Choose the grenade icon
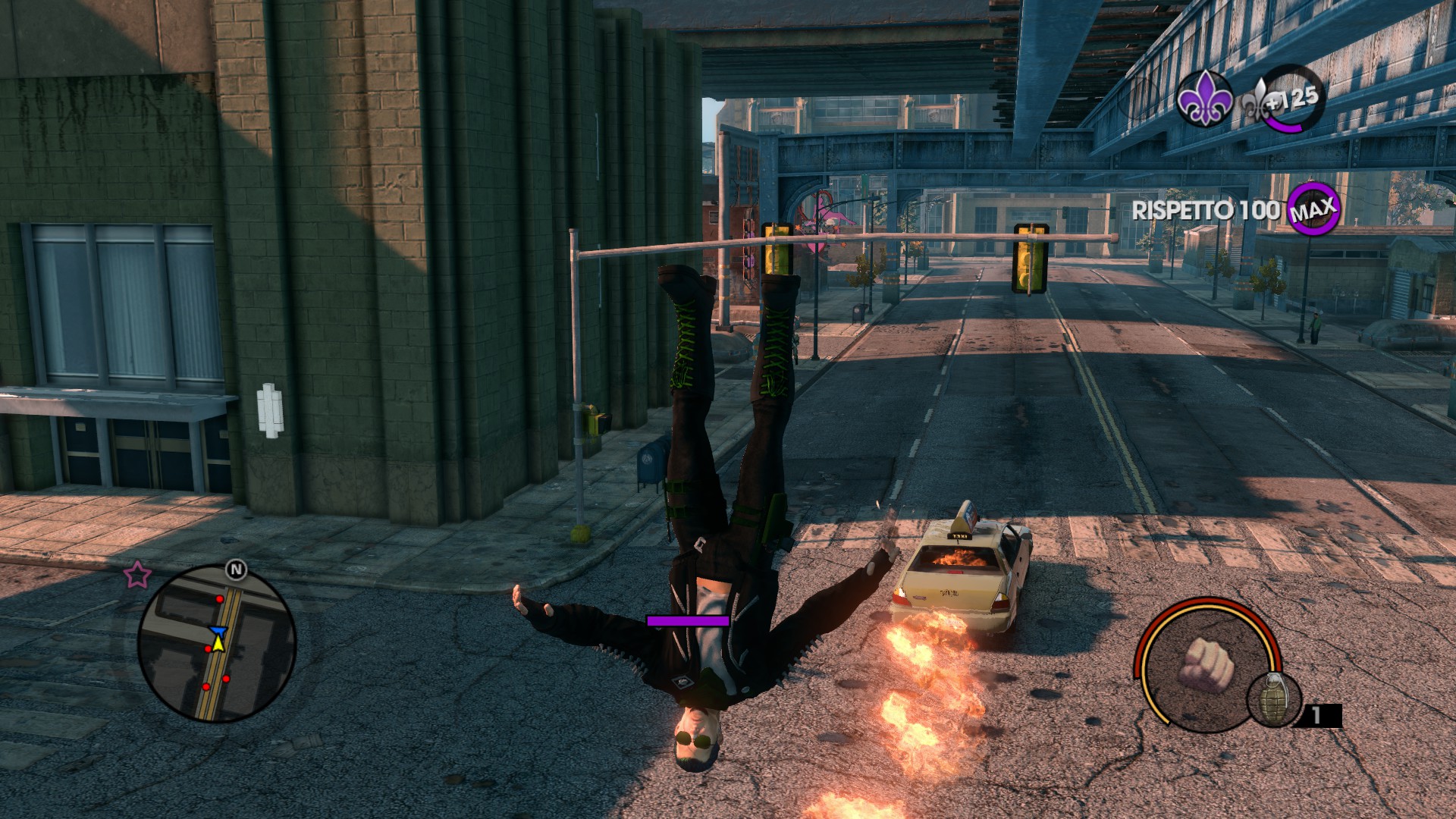Image resolution: width=1456 pixels, height=819 pixels. 1273,698
